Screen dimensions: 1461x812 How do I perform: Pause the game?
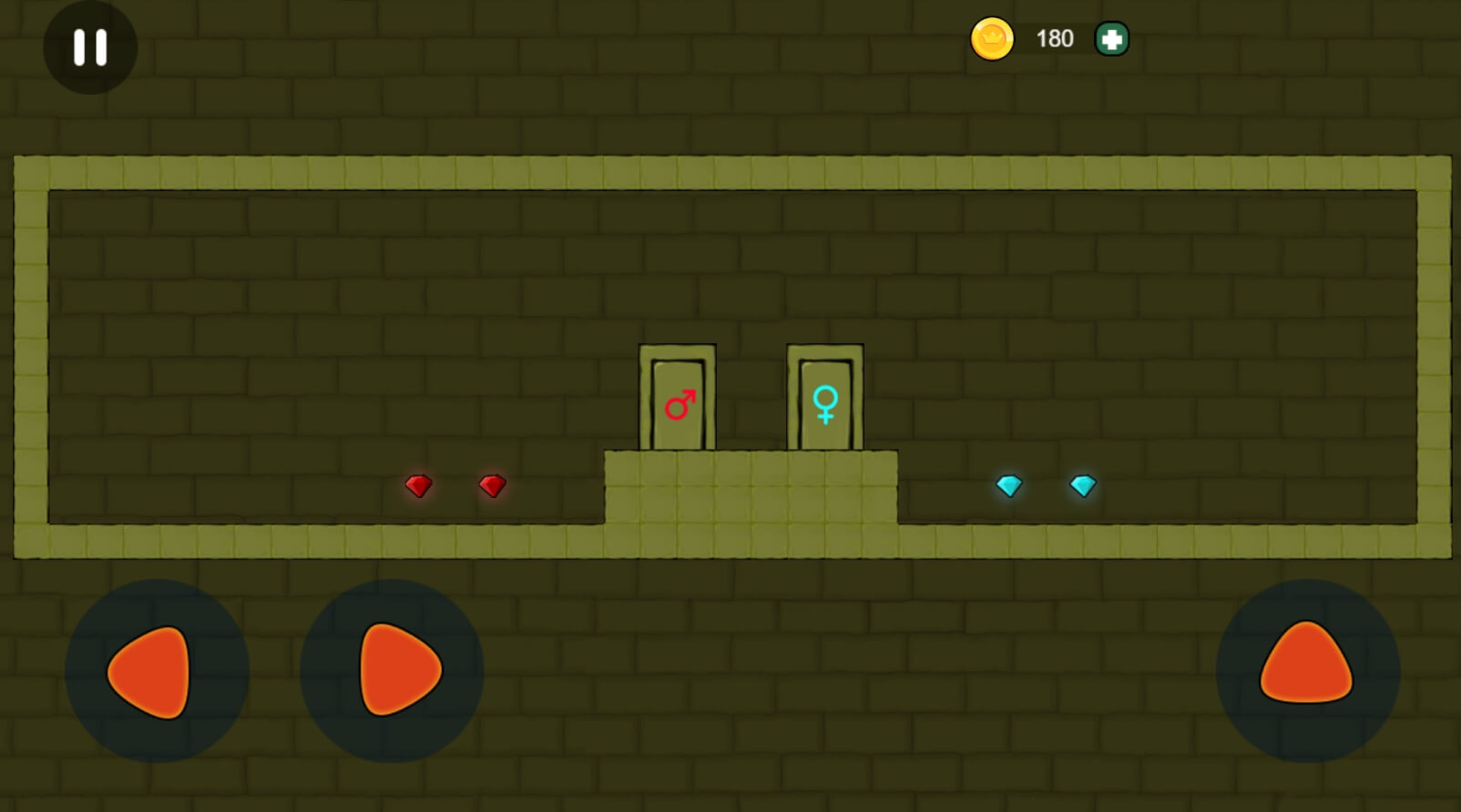click(x=90, y=47)
